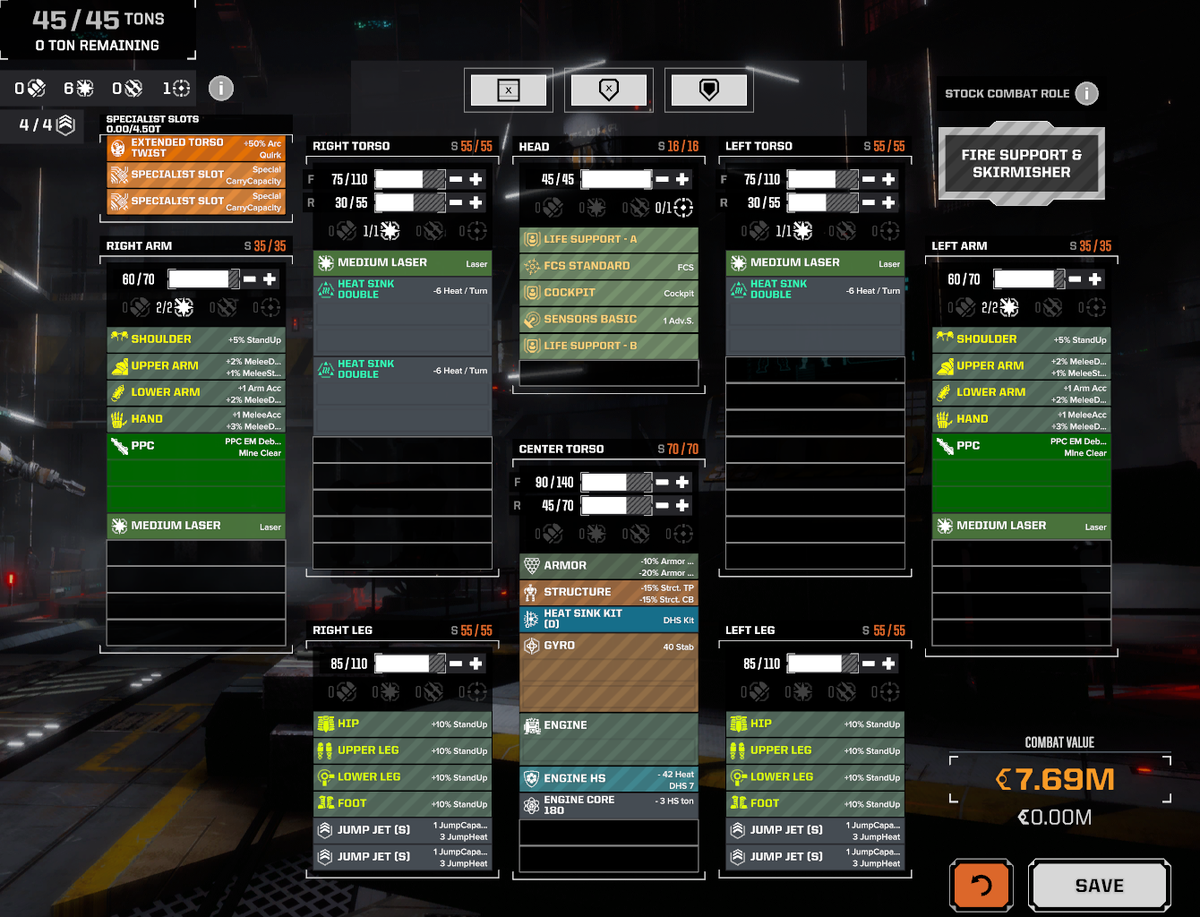This screenshot has width=1200, height=917.
Task: Save the current mech loadout
Action: (1098, 886)
